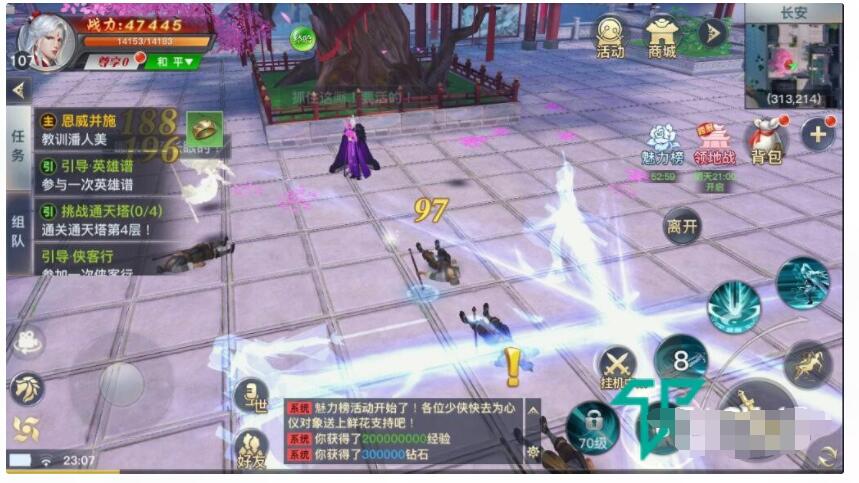Image resolution: width=859 pixels, height=483 pixels.
Task: Open the 活动 events menu
Action: tap(609, 38)
